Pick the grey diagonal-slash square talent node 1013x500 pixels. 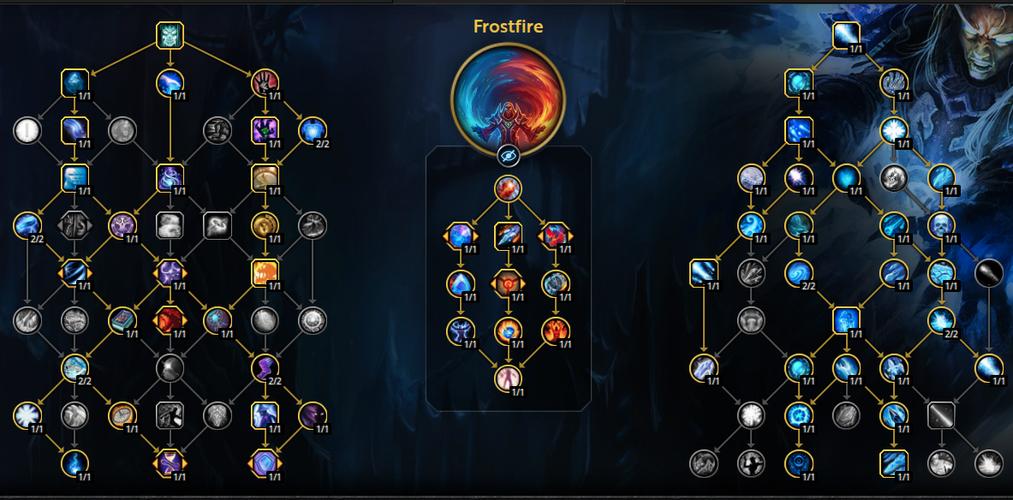click(x=940, y=414)
